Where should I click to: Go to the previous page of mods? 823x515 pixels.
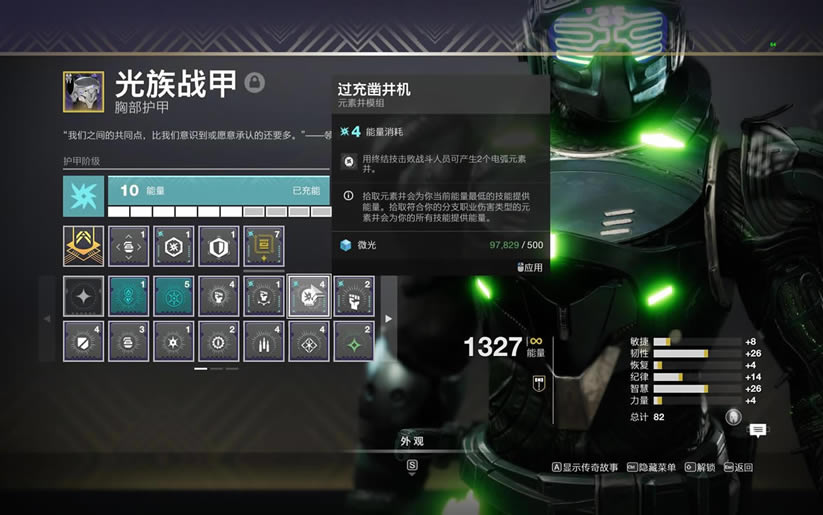(47, 319)
